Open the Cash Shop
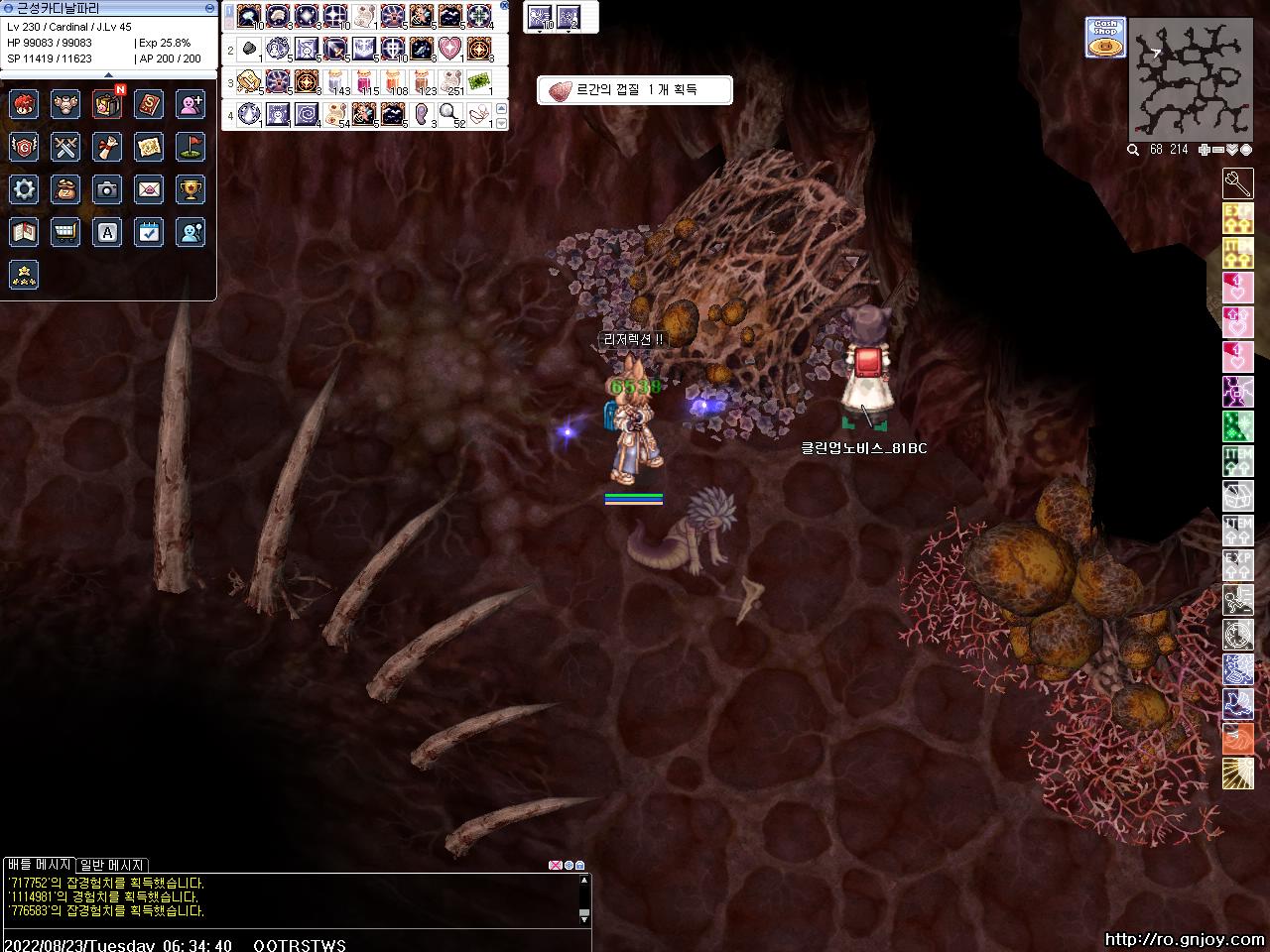 [1104, 38]
